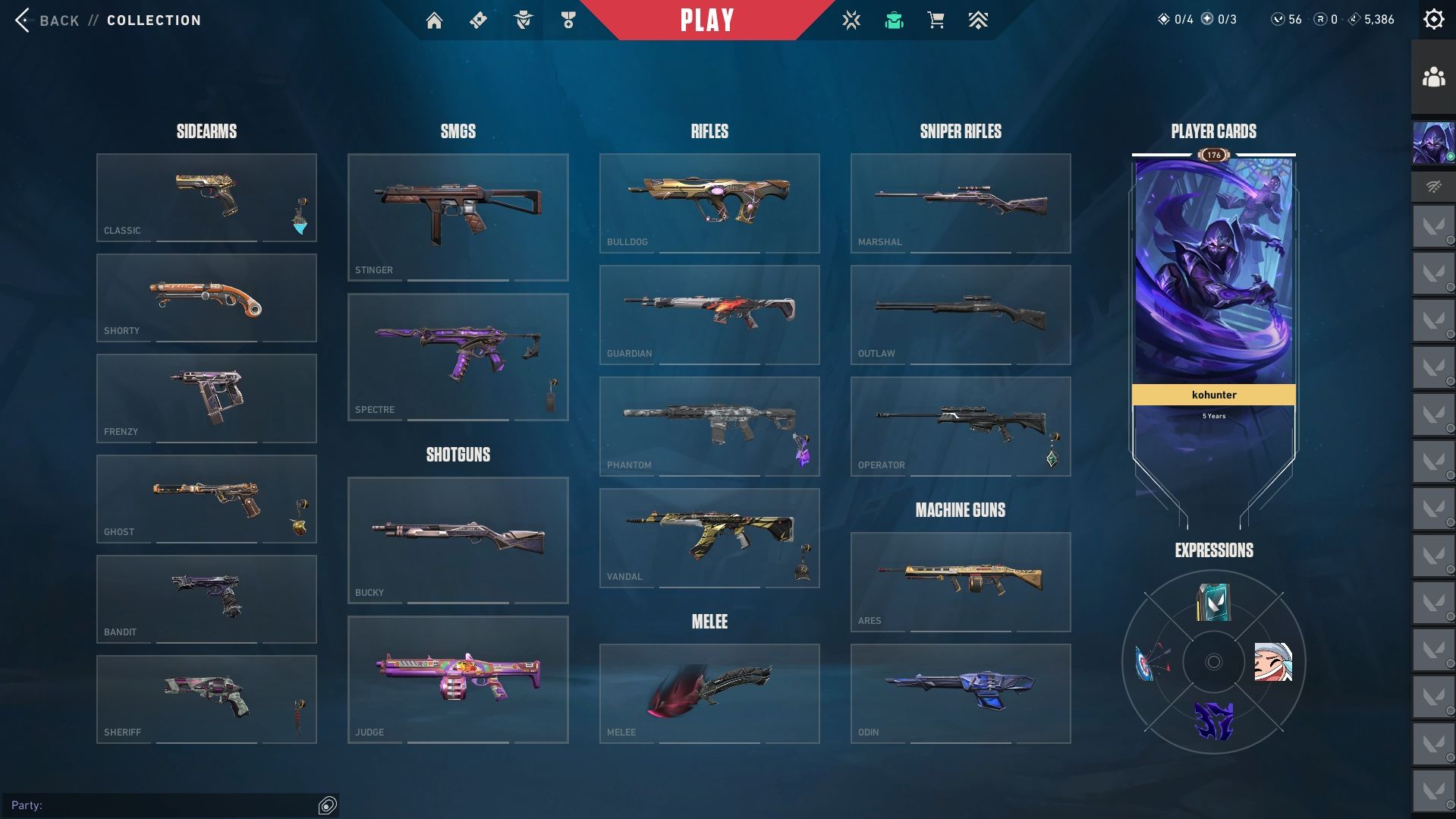The width and height of the screenshot is (1456, 819).
Task: Open the store cart icon
Action: pyautogui.click(x=936, y=20)
